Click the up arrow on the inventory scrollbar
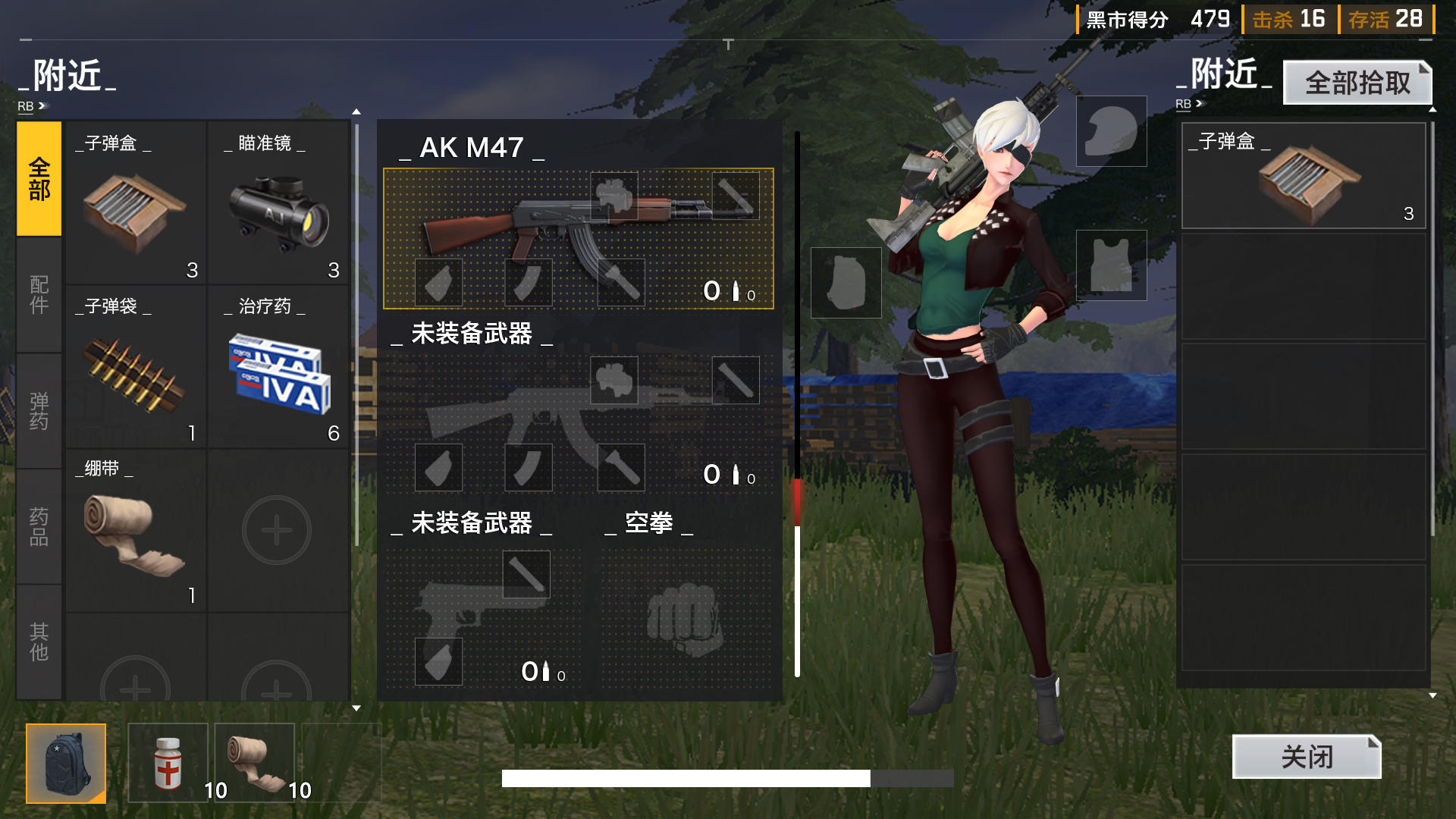 tap(356, 111)
